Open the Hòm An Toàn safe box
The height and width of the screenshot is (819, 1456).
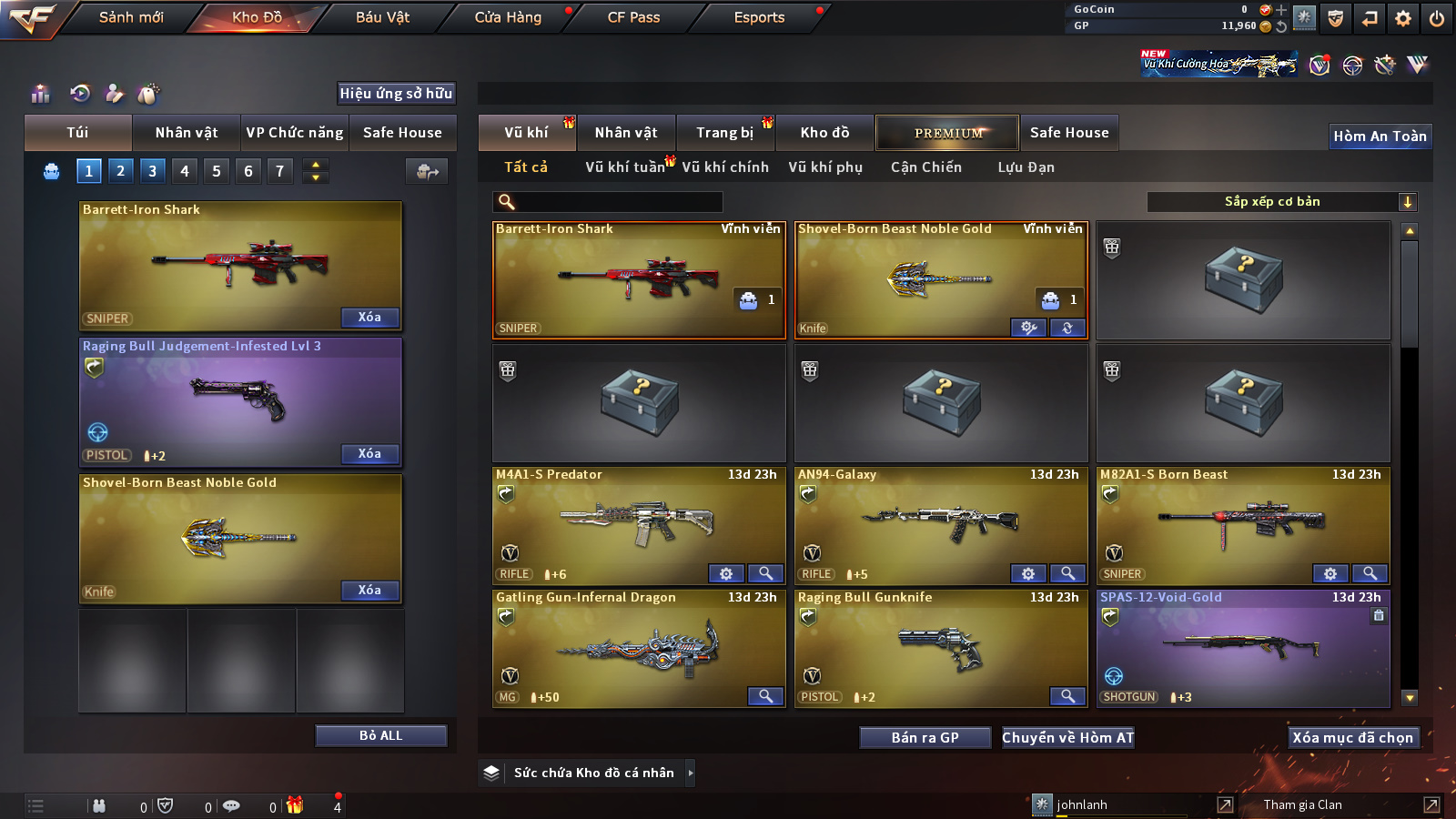1380,136
